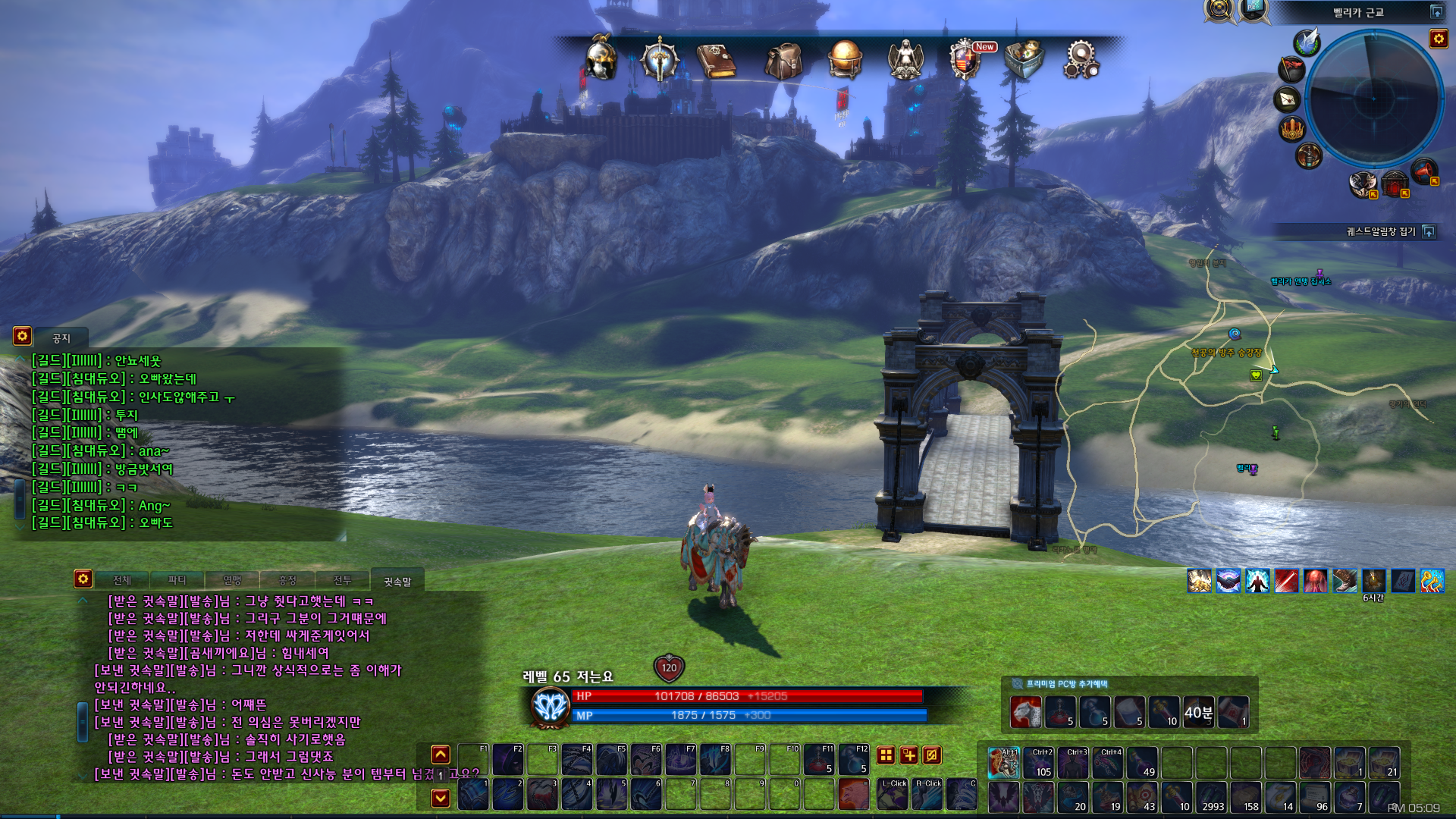The image size is (1456, 819).
Task: Open settings gear beside the 전체 tab
Action: click(83, 579)
